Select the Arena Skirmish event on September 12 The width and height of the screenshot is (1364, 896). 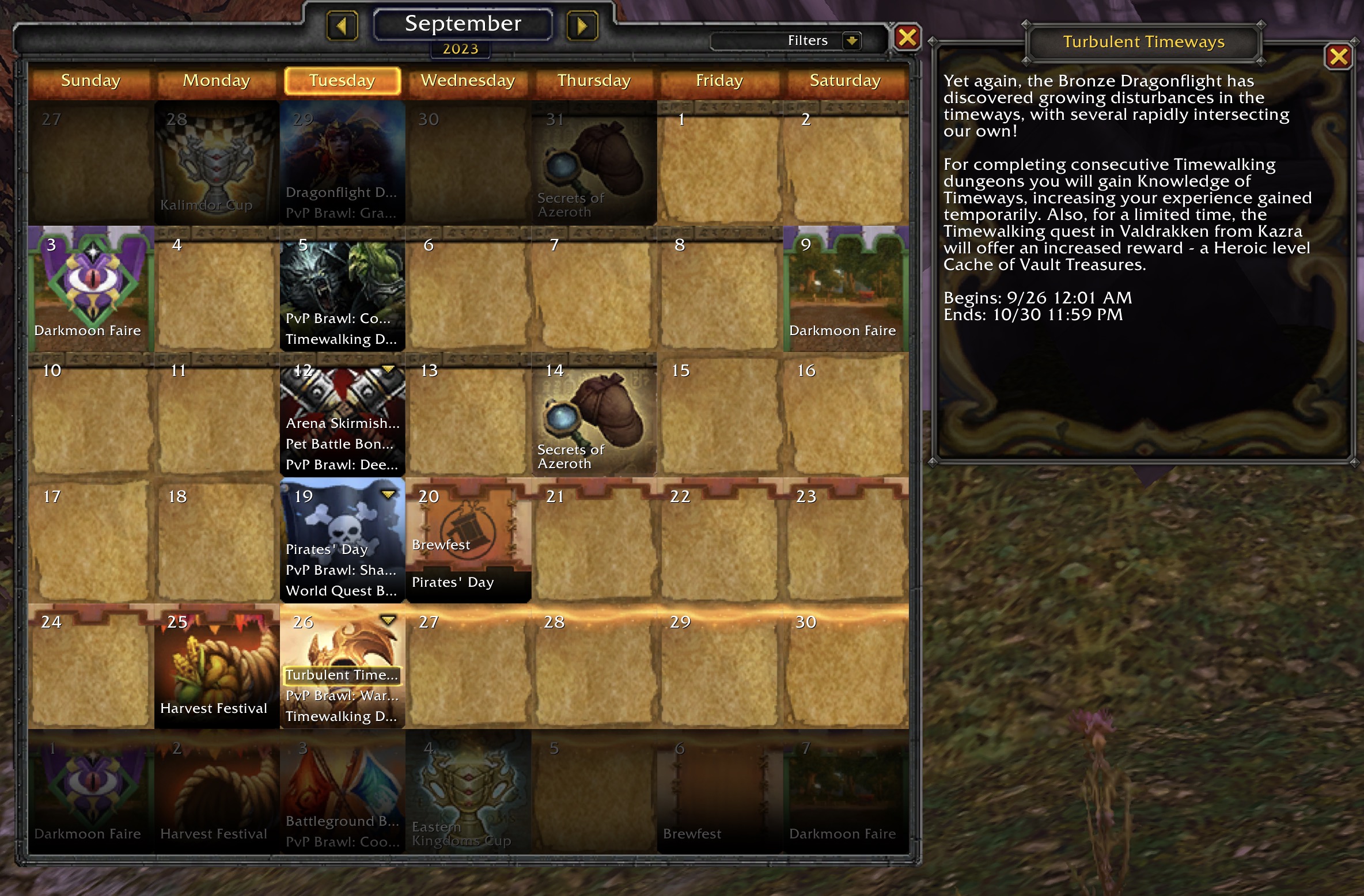point(342,423)
